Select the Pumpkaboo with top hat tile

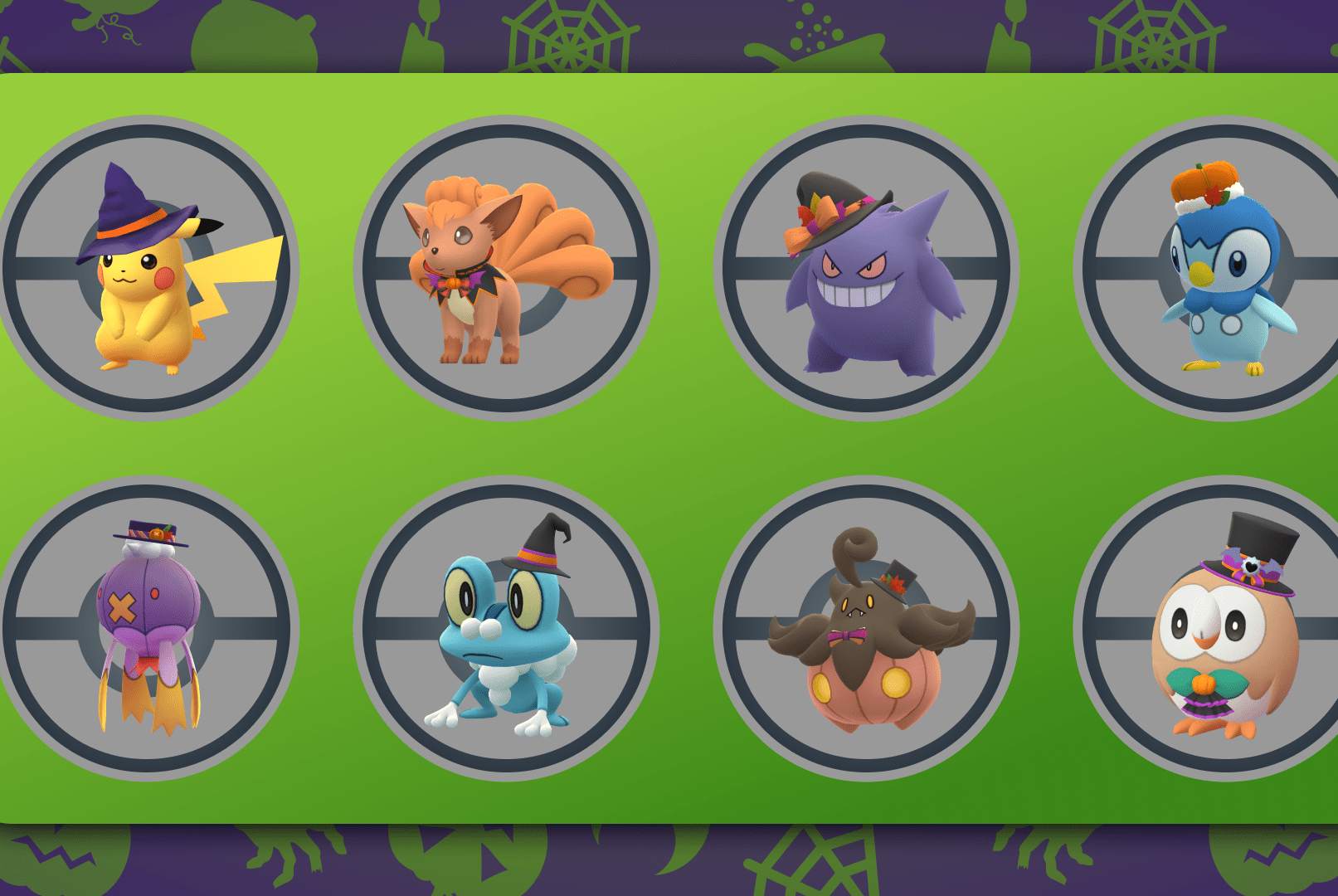coord(866,628)
